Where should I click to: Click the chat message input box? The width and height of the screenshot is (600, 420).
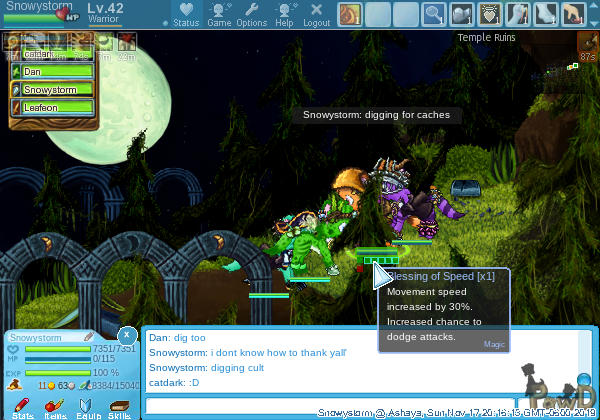tap(360, 406)
